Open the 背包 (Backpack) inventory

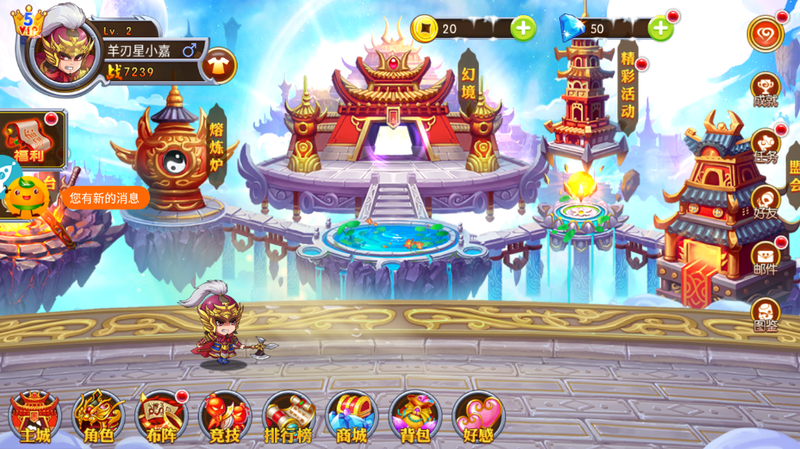pos(414,415)
